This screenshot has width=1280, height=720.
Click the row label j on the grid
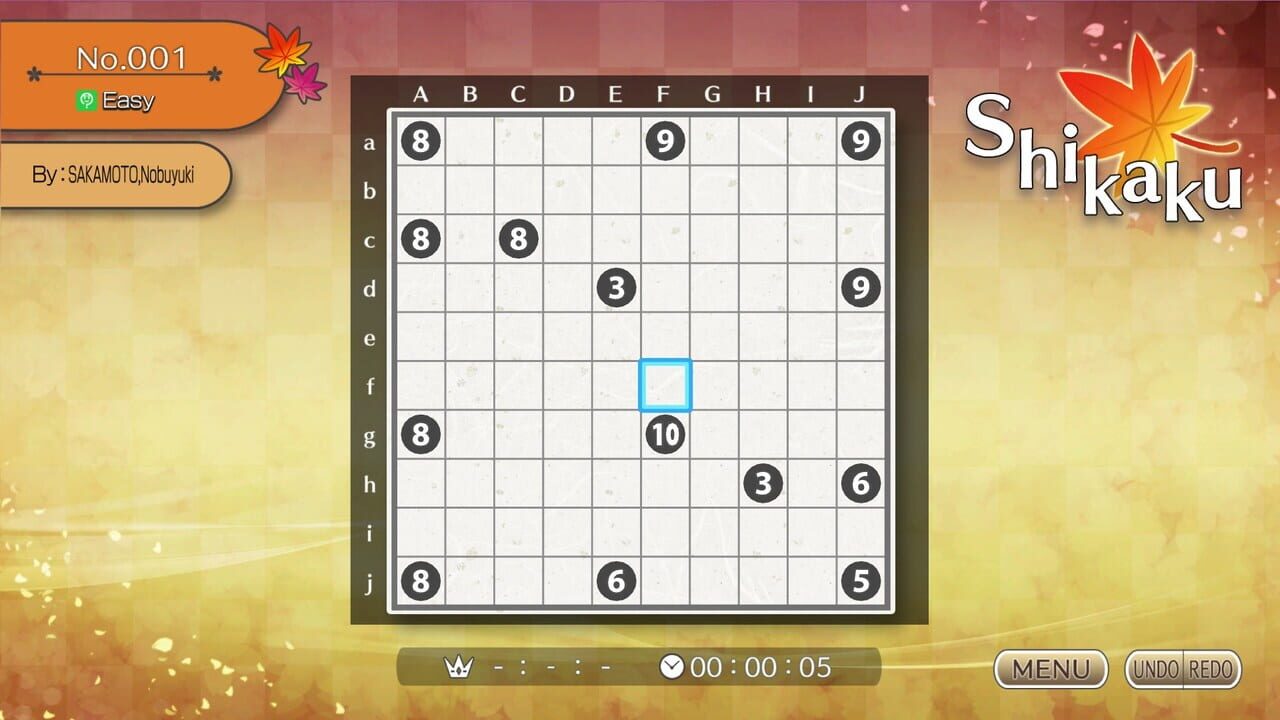(371, 581)
